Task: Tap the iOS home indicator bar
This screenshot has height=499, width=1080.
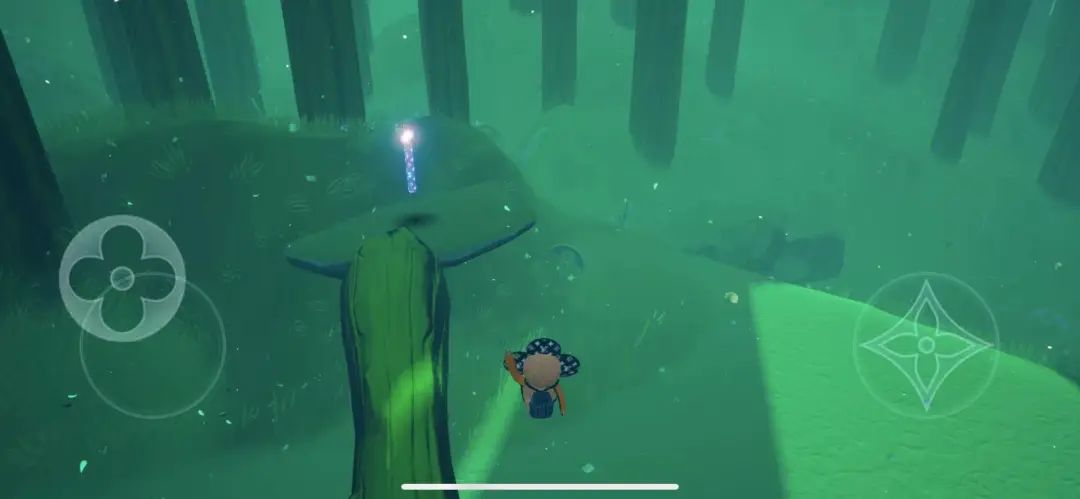Action: [540, 487]
